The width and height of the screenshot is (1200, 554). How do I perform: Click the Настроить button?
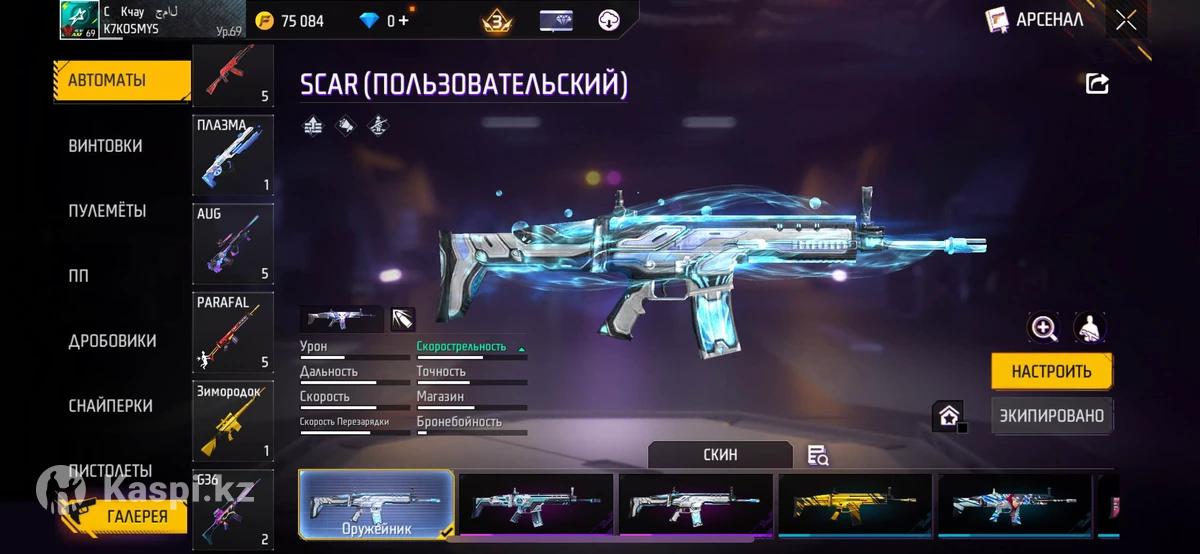click(x=1051, y=371)
